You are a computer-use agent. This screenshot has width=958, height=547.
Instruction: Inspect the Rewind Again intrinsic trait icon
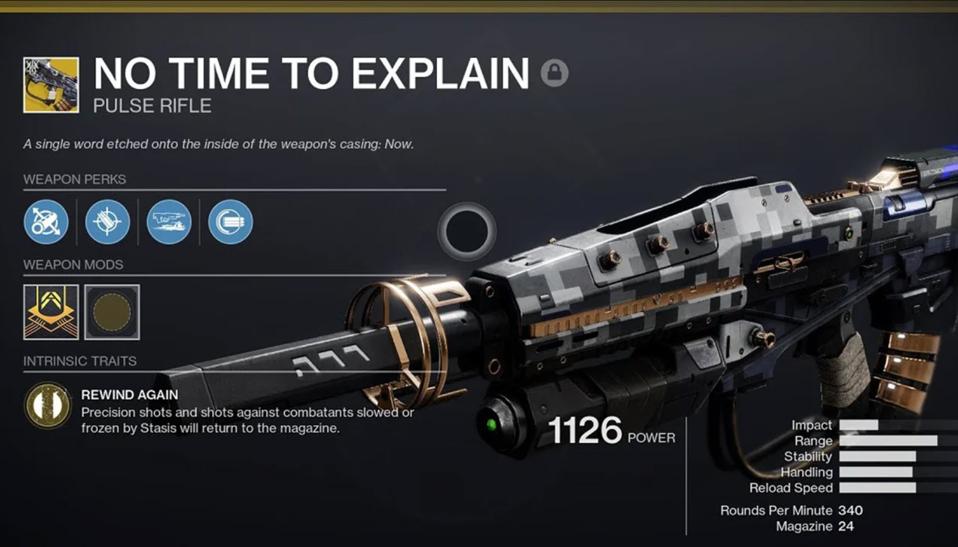click(x=47, y=405)
